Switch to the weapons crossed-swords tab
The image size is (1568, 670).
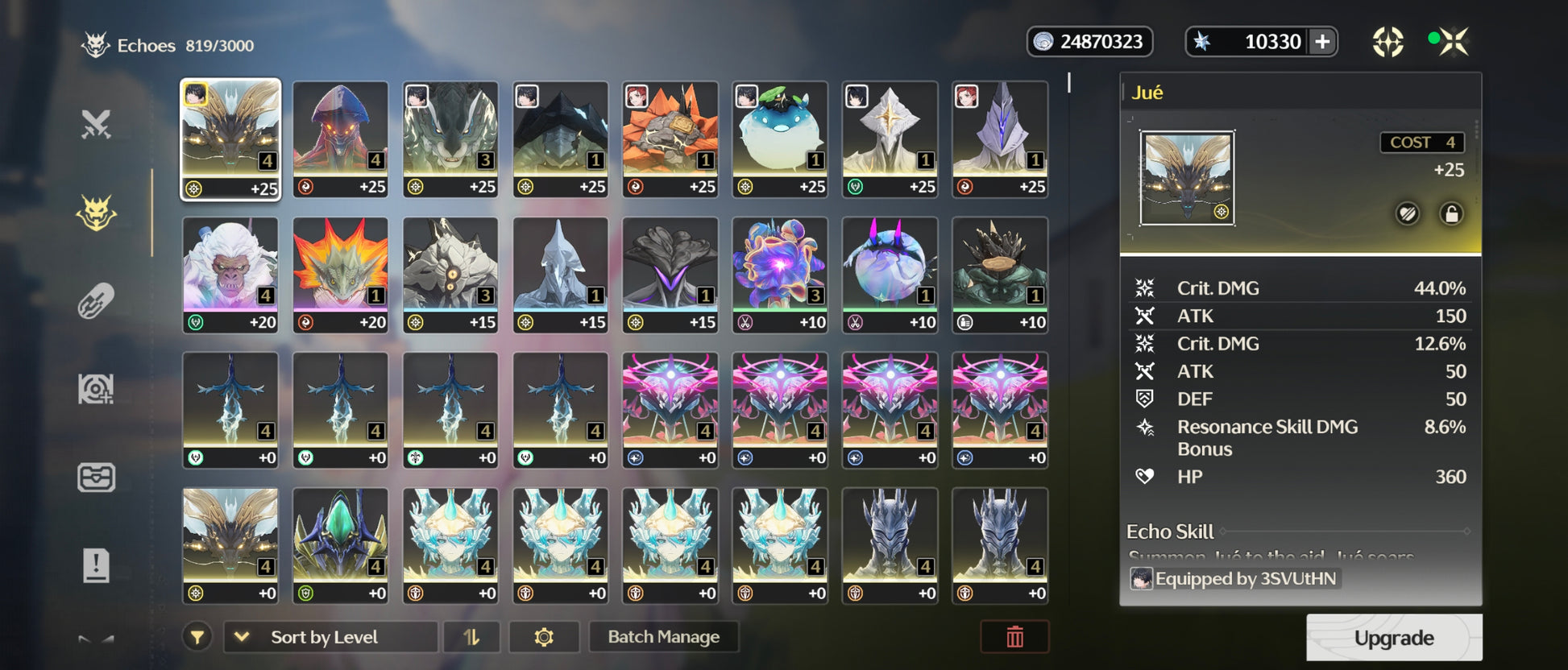[x=96, y=125]
